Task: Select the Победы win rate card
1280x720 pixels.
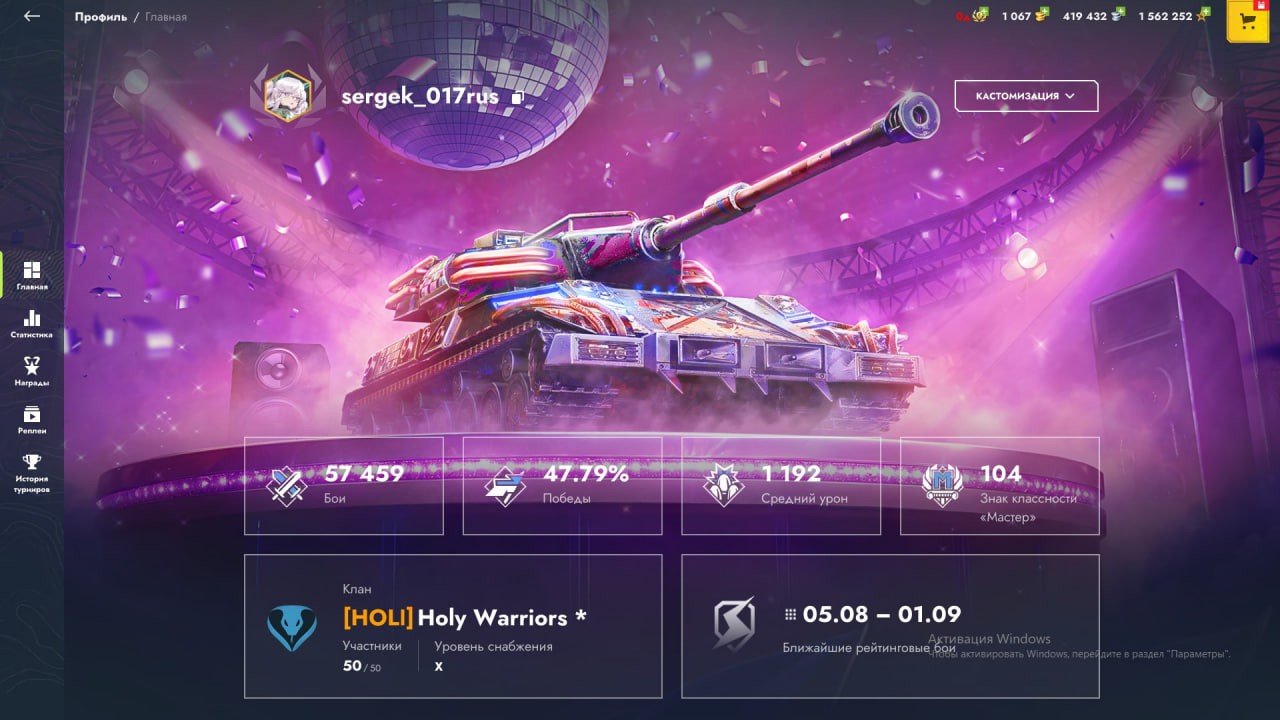Action: pyautogui.click(x=562, y=485)
